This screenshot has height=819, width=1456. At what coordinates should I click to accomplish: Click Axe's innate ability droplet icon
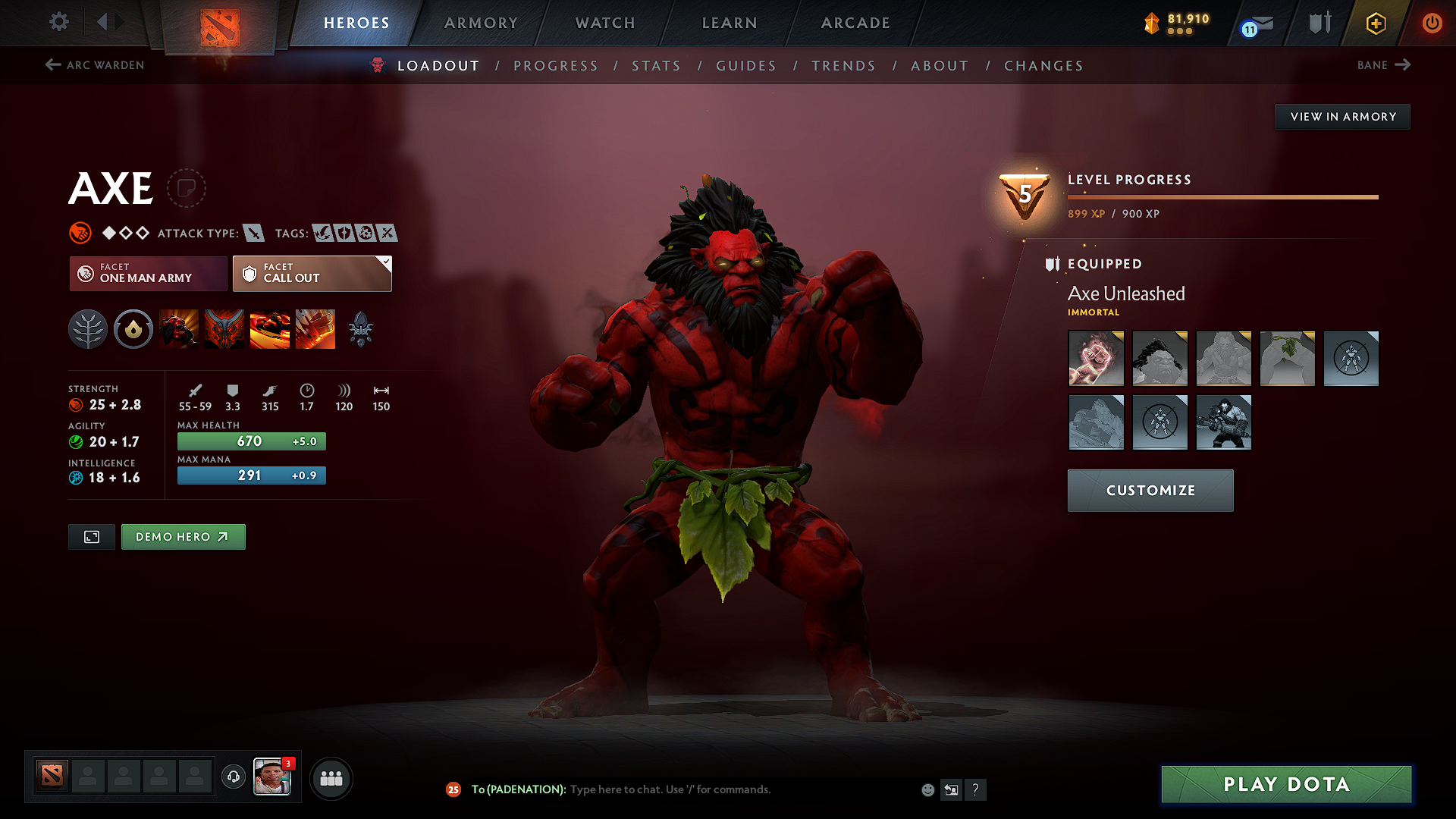tap(133, 328)
